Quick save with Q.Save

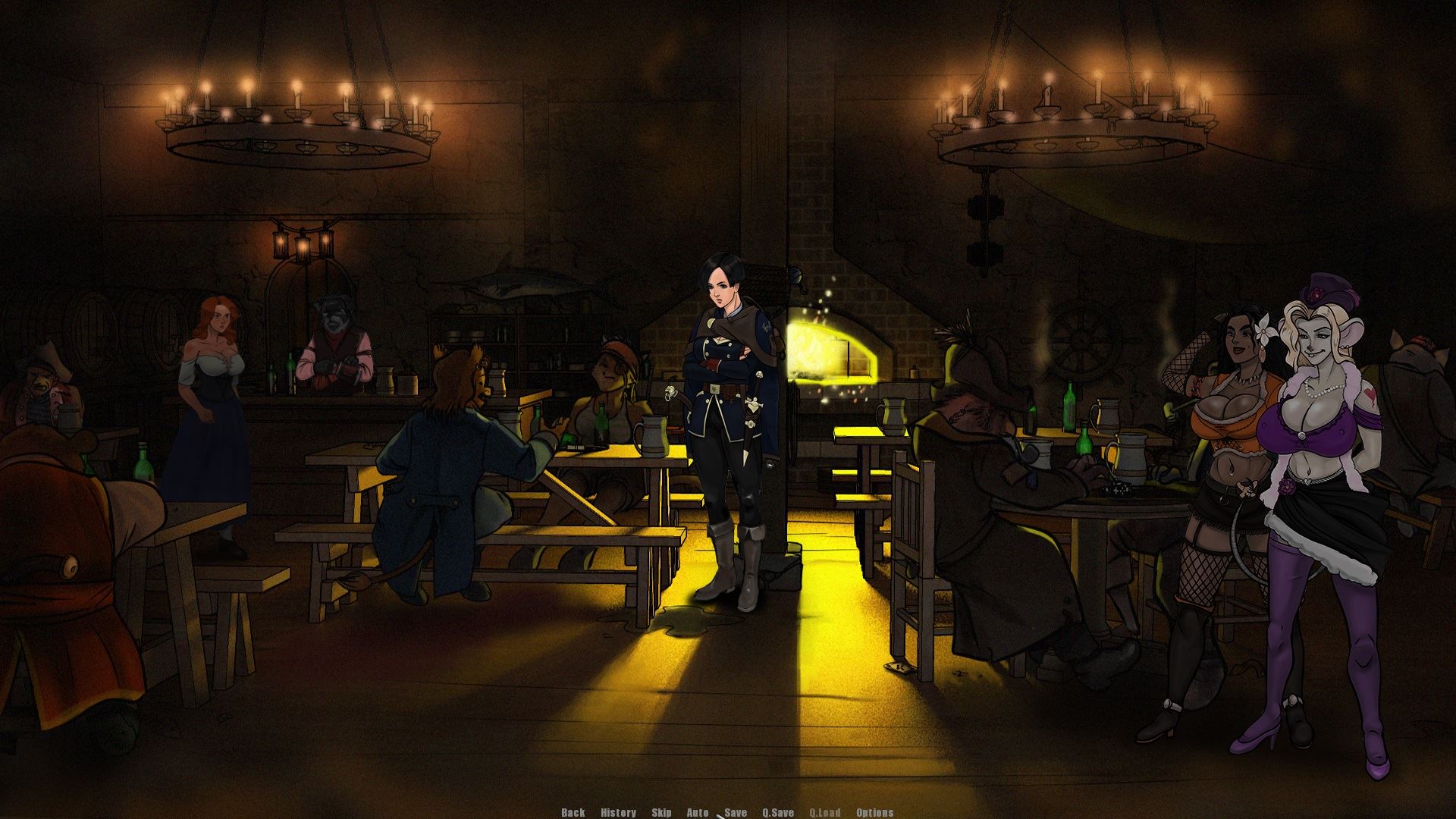(778, 812)
